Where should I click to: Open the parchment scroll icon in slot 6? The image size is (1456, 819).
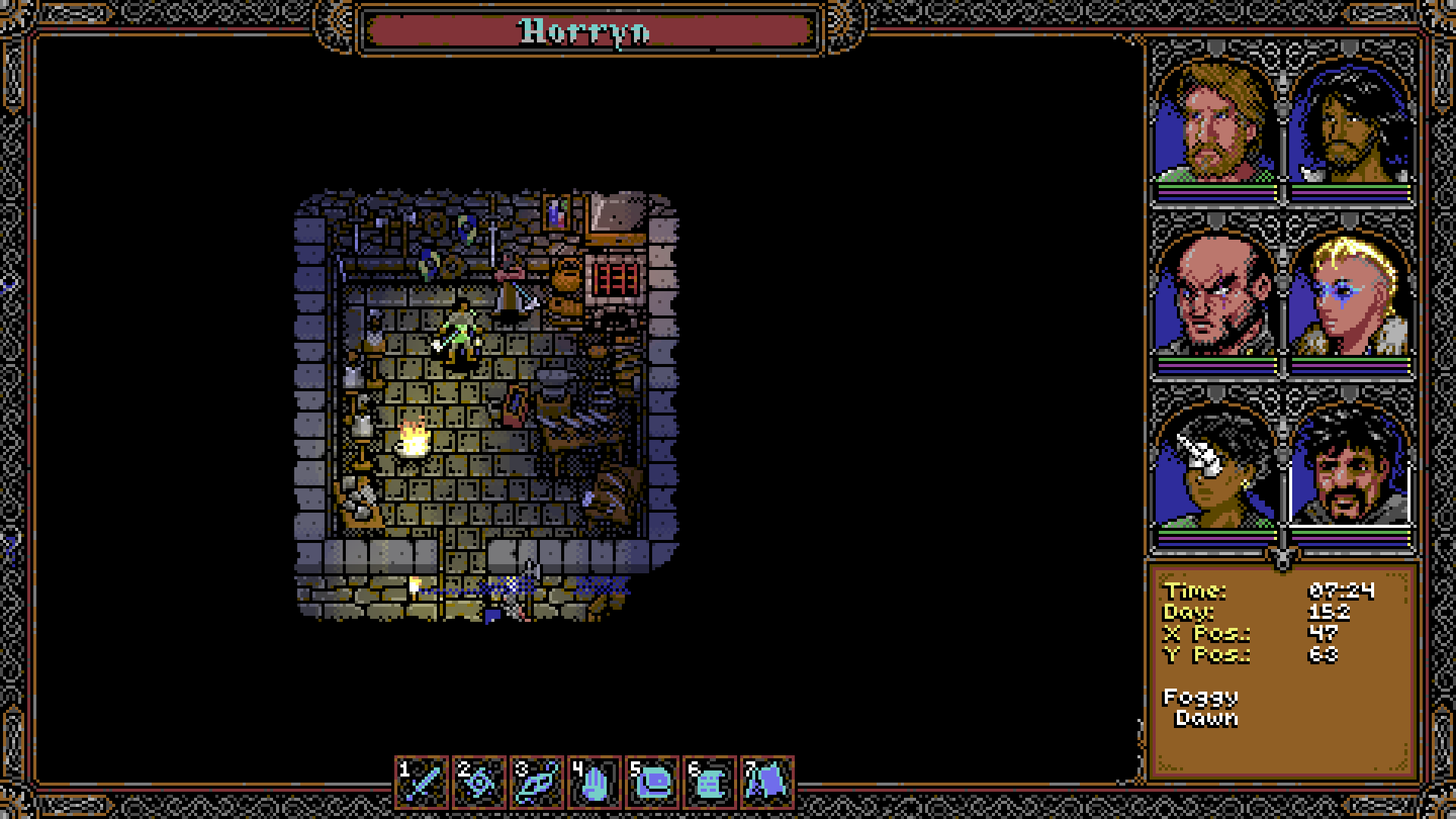click(x=710, y=781)
